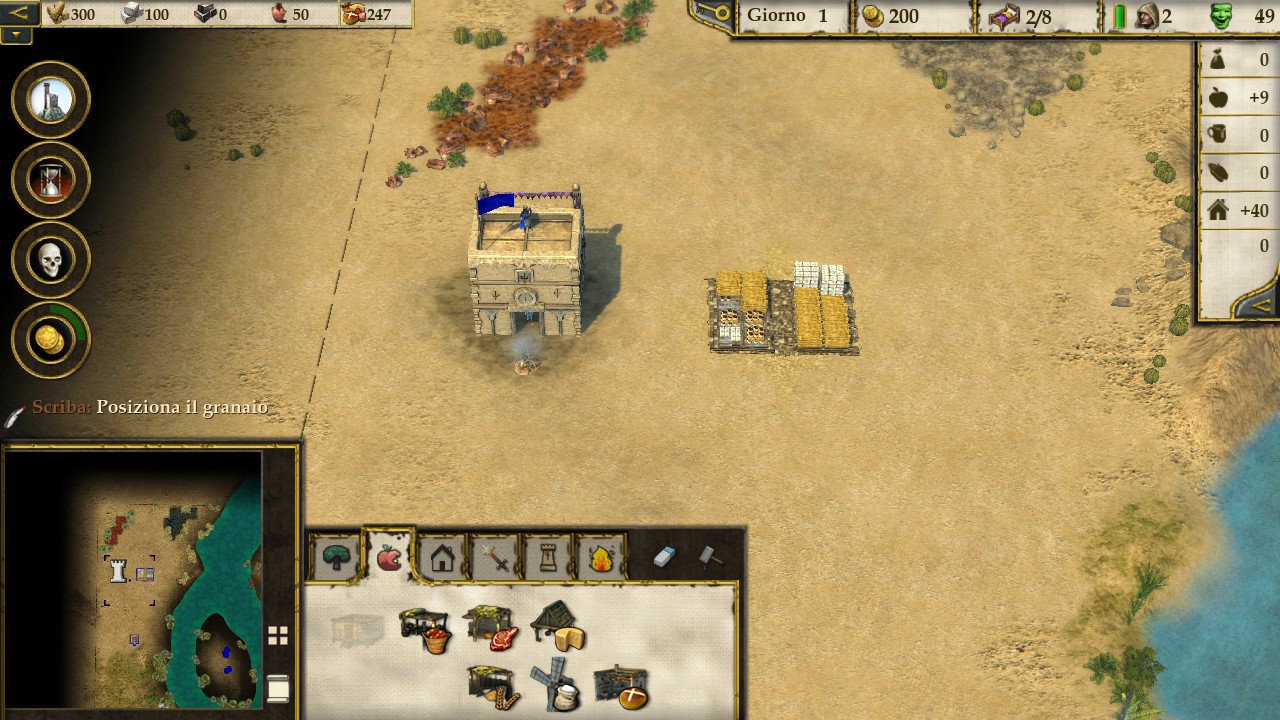Open the industry tab with tree icon
This screenshot has height=720, width=1280.
pyautogui.click(x=336, y=558)
